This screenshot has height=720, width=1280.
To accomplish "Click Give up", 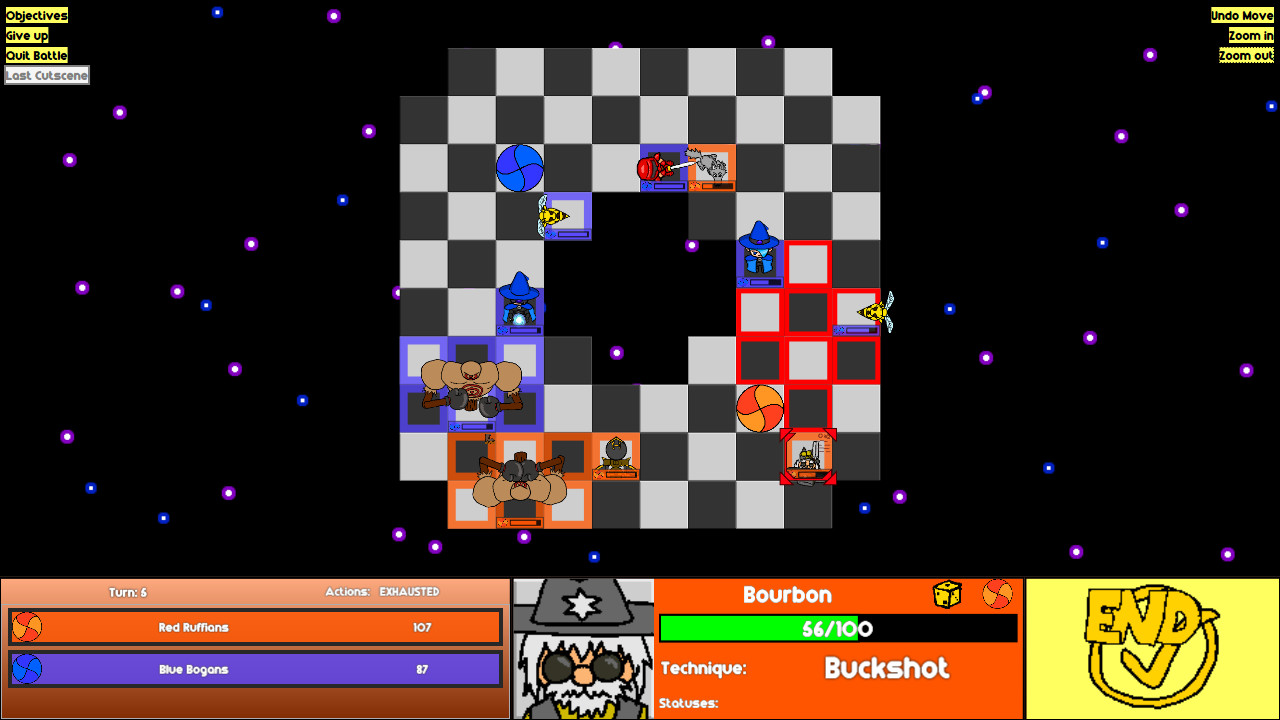I will [x=27, y=35].
